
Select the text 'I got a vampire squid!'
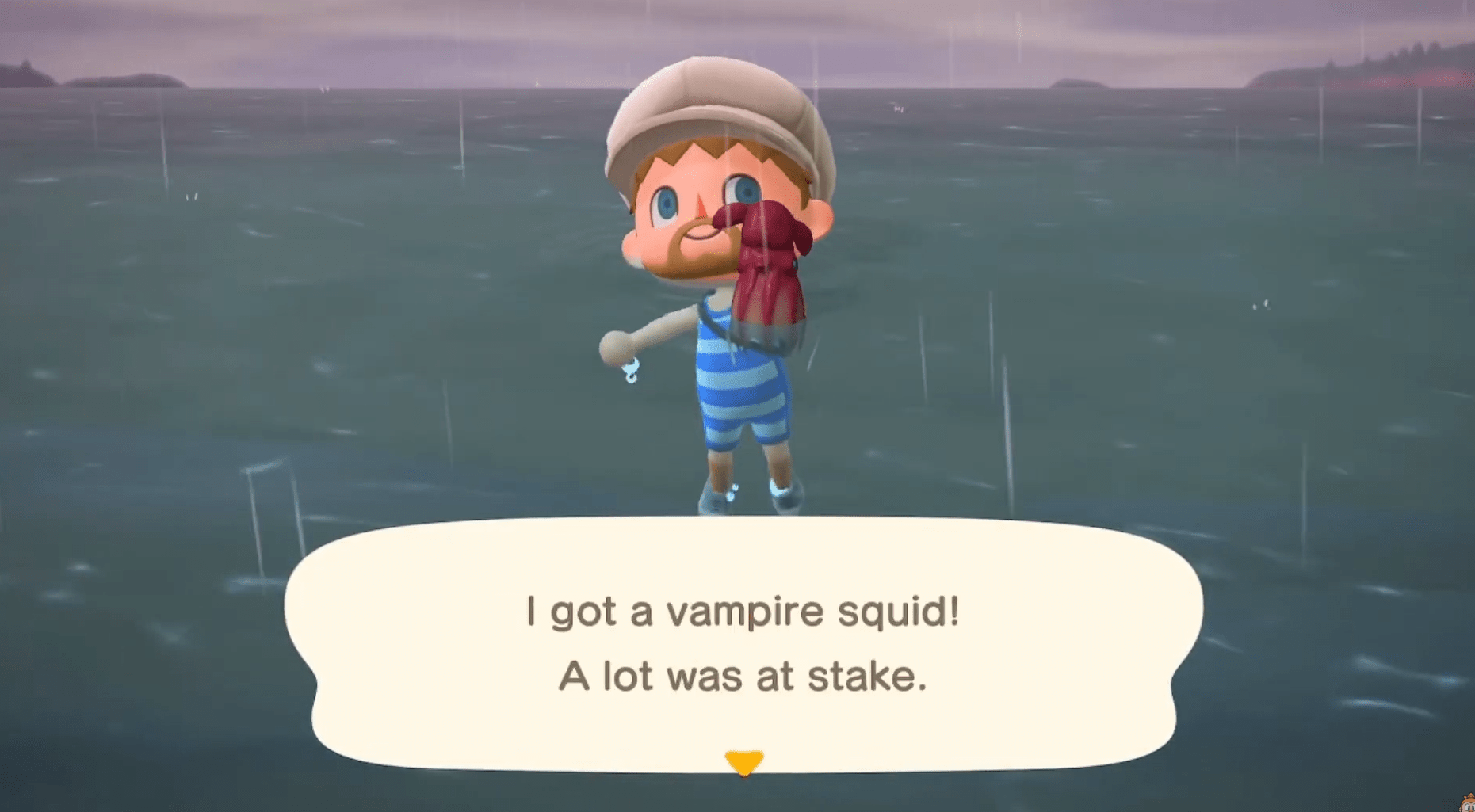pyautogui.click(x=741, y=610)
